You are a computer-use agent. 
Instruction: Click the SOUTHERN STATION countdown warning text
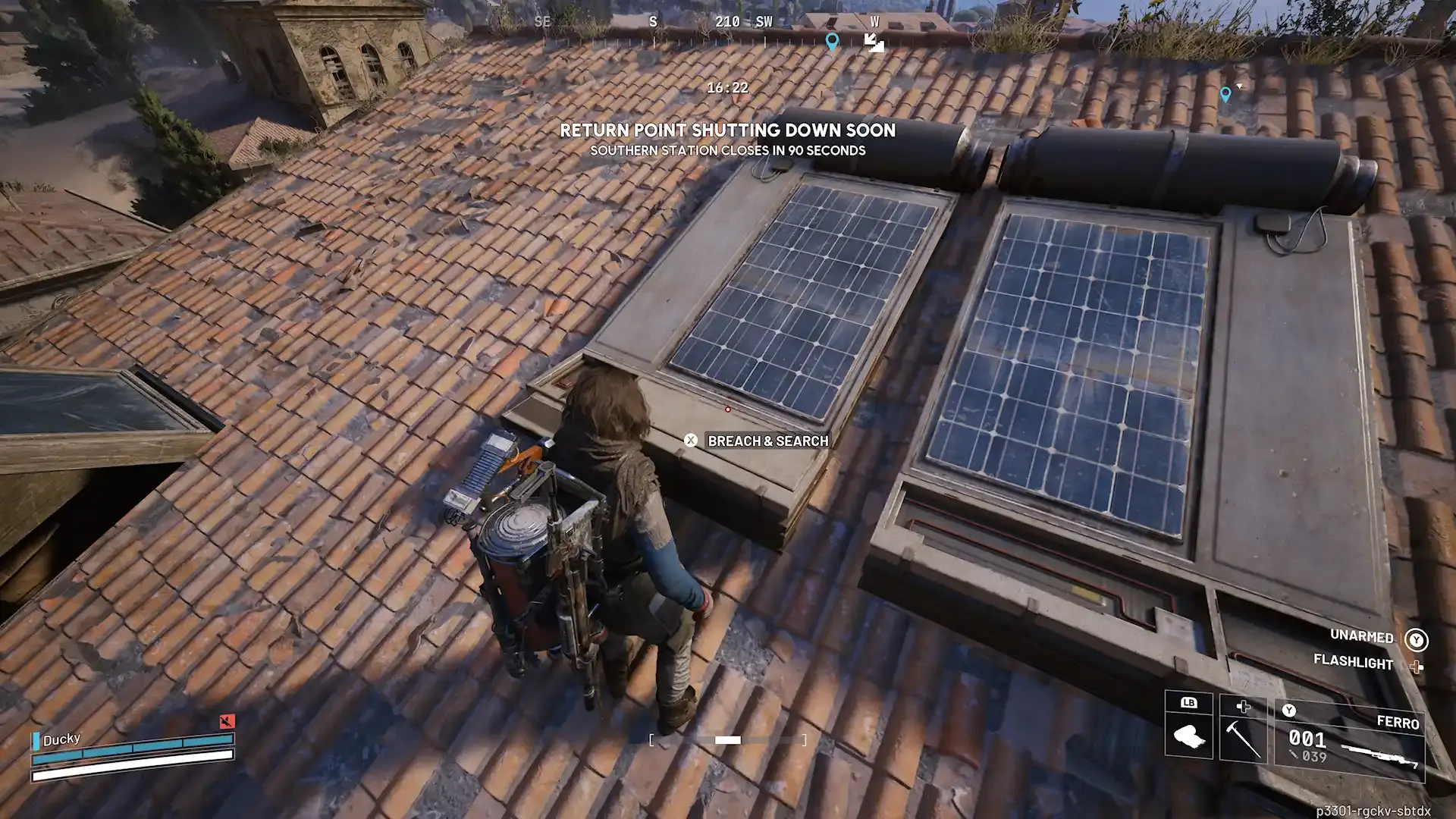726,150
